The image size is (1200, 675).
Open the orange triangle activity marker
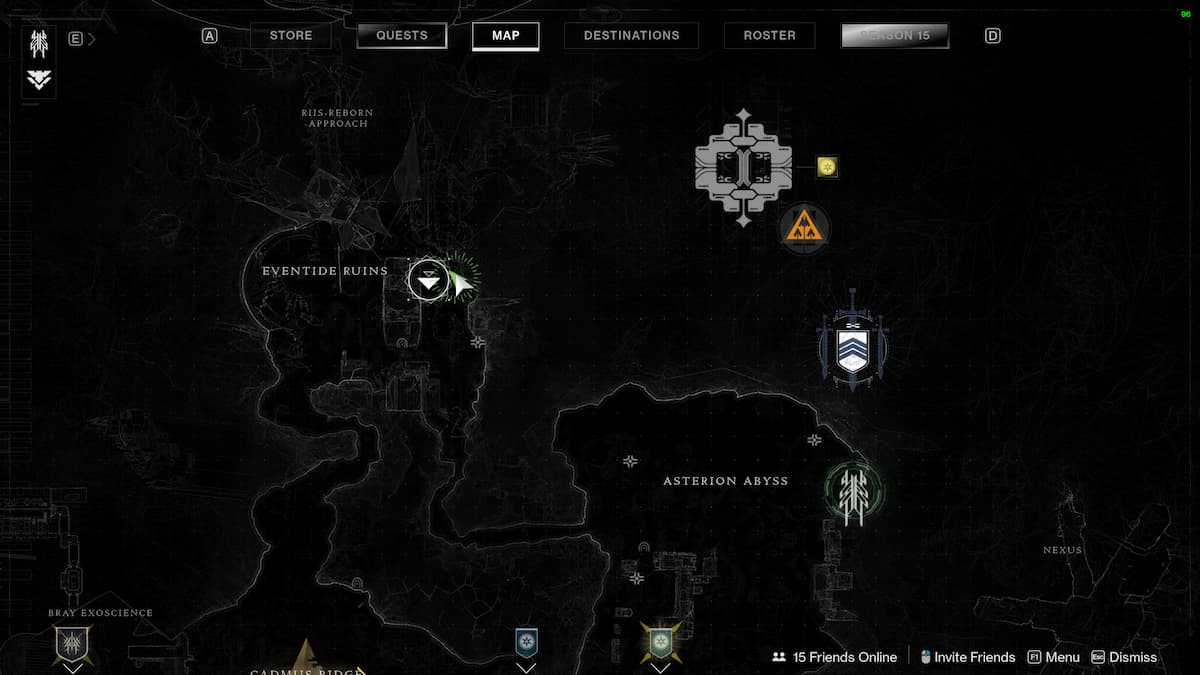[x=804, y=229]
